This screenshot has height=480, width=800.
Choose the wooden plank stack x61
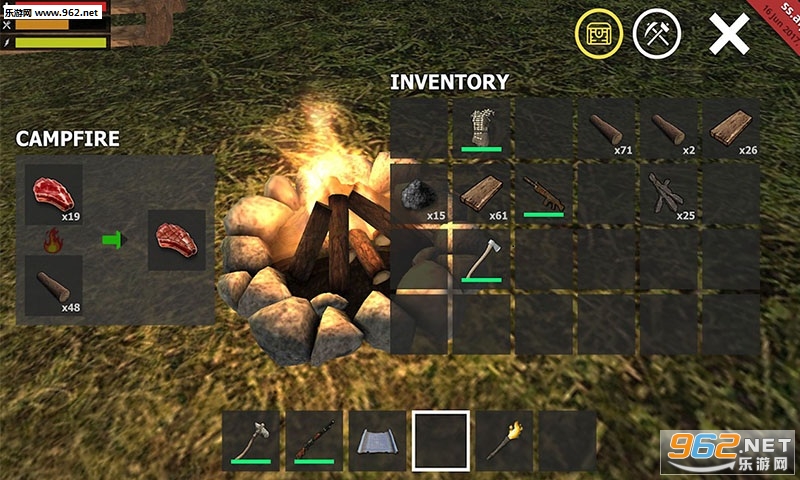483,194
